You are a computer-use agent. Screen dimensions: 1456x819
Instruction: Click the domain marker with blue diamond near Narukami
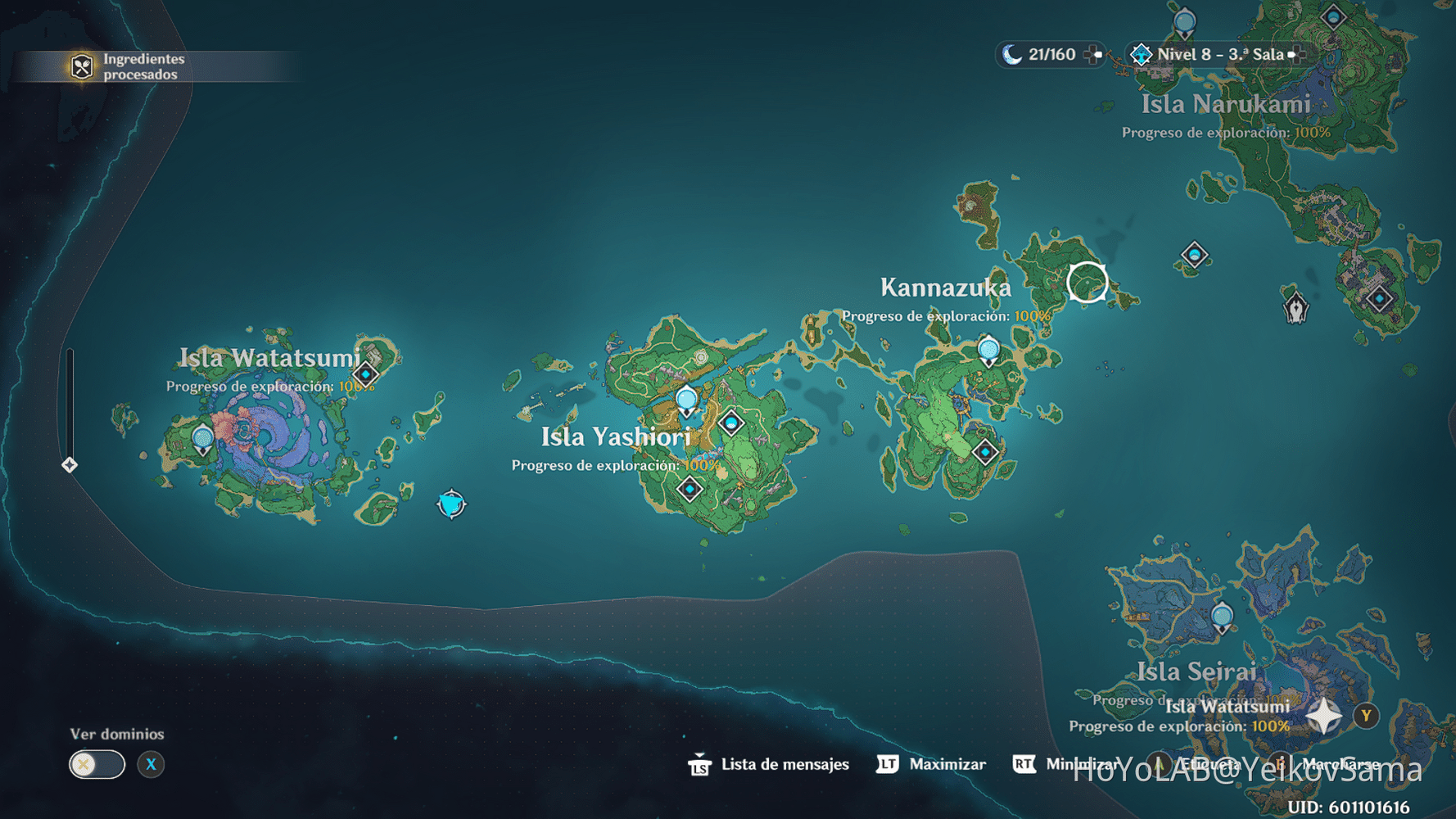[x=1195, y=255]
